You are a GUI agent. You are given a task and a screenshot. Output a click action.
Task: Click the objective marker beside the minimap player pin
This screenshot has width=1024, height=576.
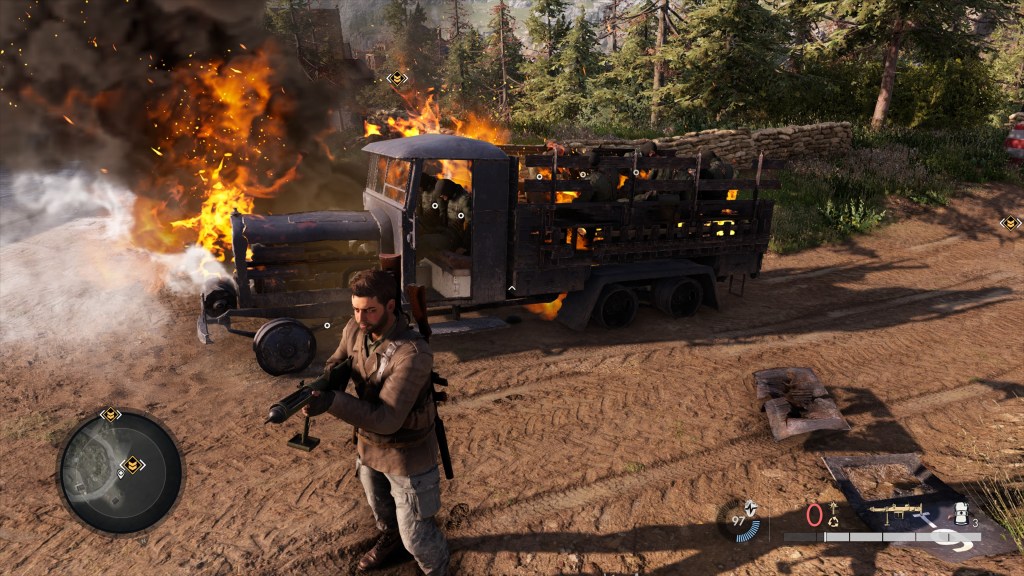(132, 464)
